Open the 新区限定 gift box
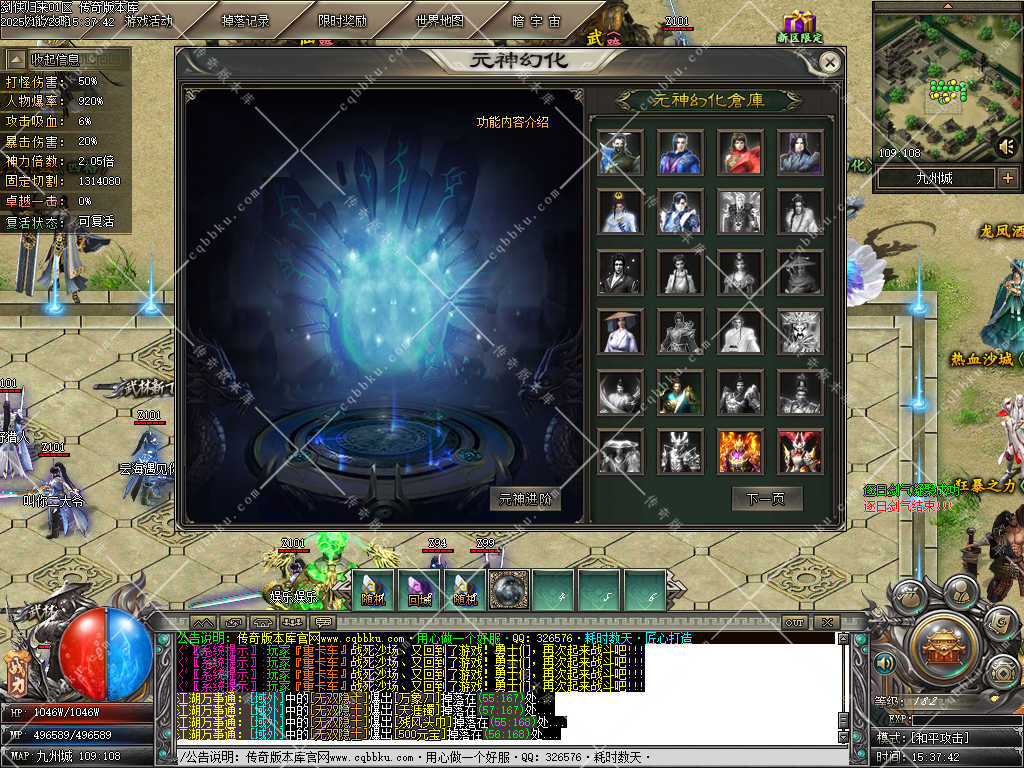 click(799, 26)
